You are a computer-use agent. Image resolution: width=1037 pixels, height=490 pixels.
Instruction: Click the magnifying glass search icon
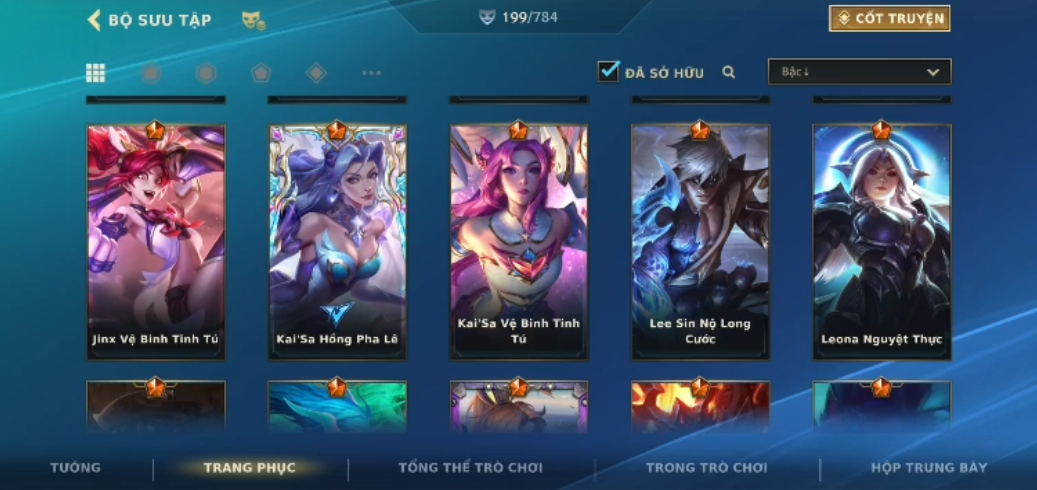(729, 72)
